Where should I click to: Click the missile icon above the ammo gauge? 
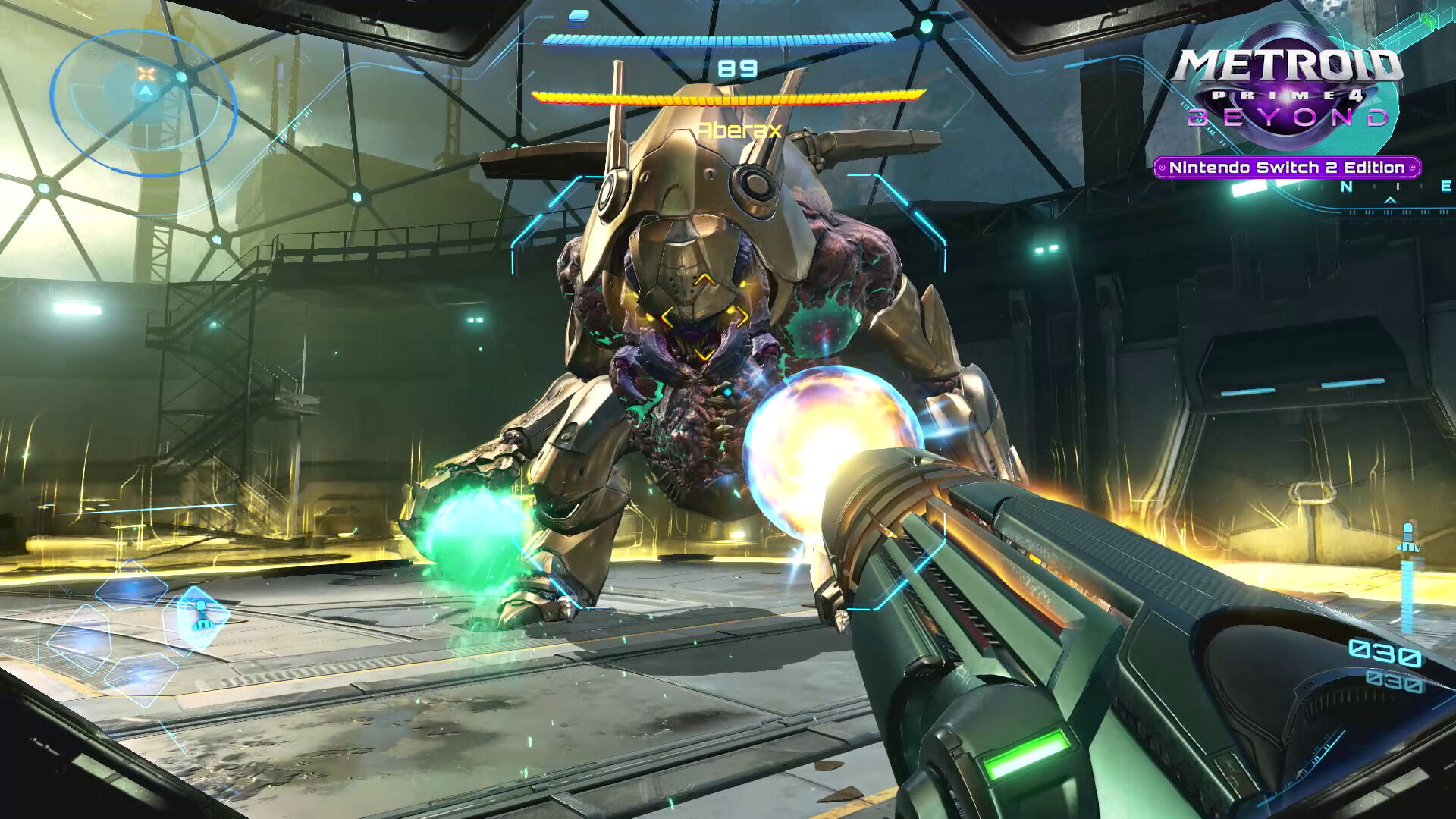tap(1409, 538)
